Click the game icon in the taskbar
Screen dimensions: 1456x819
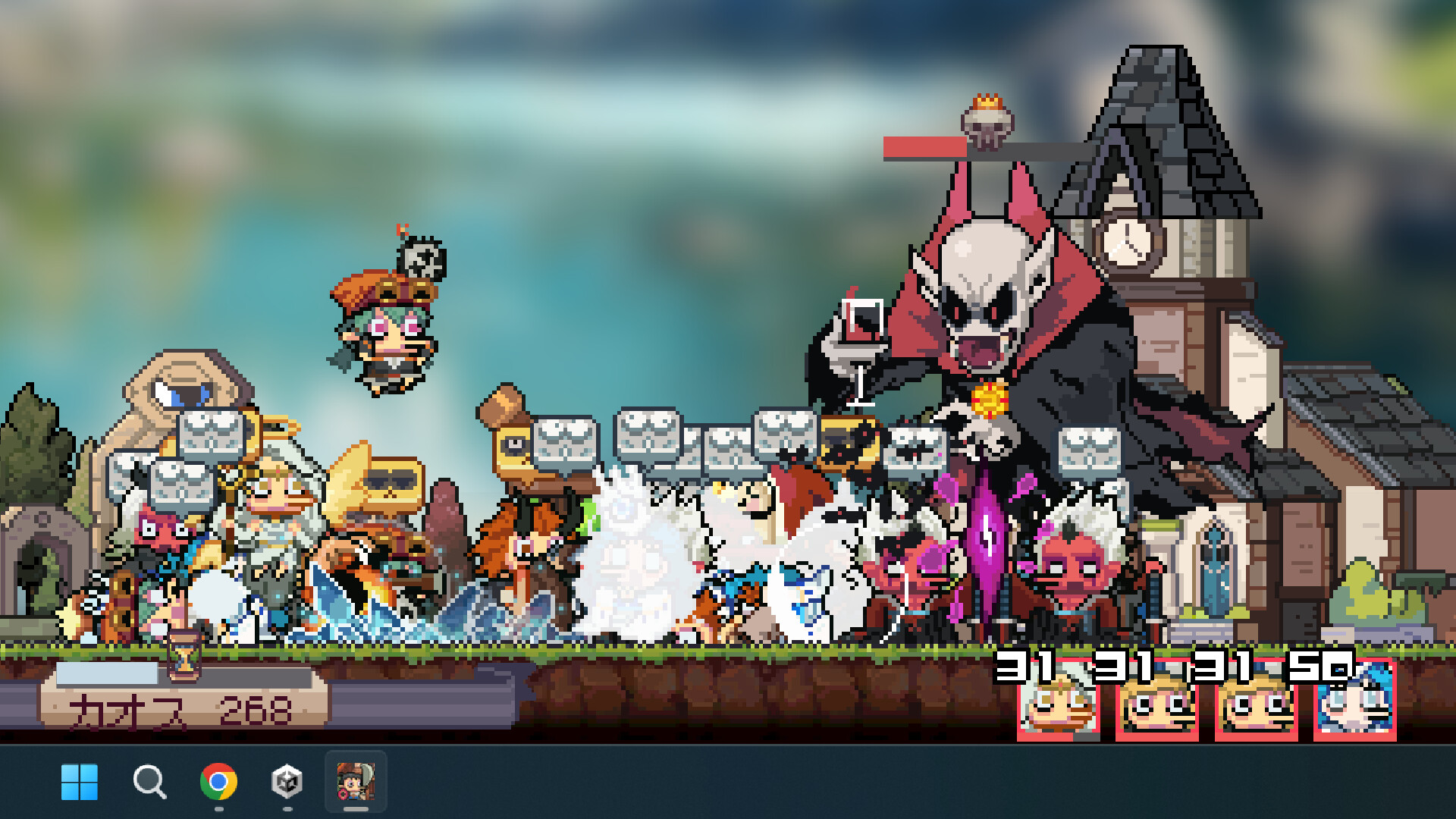[x=356, y=782]
